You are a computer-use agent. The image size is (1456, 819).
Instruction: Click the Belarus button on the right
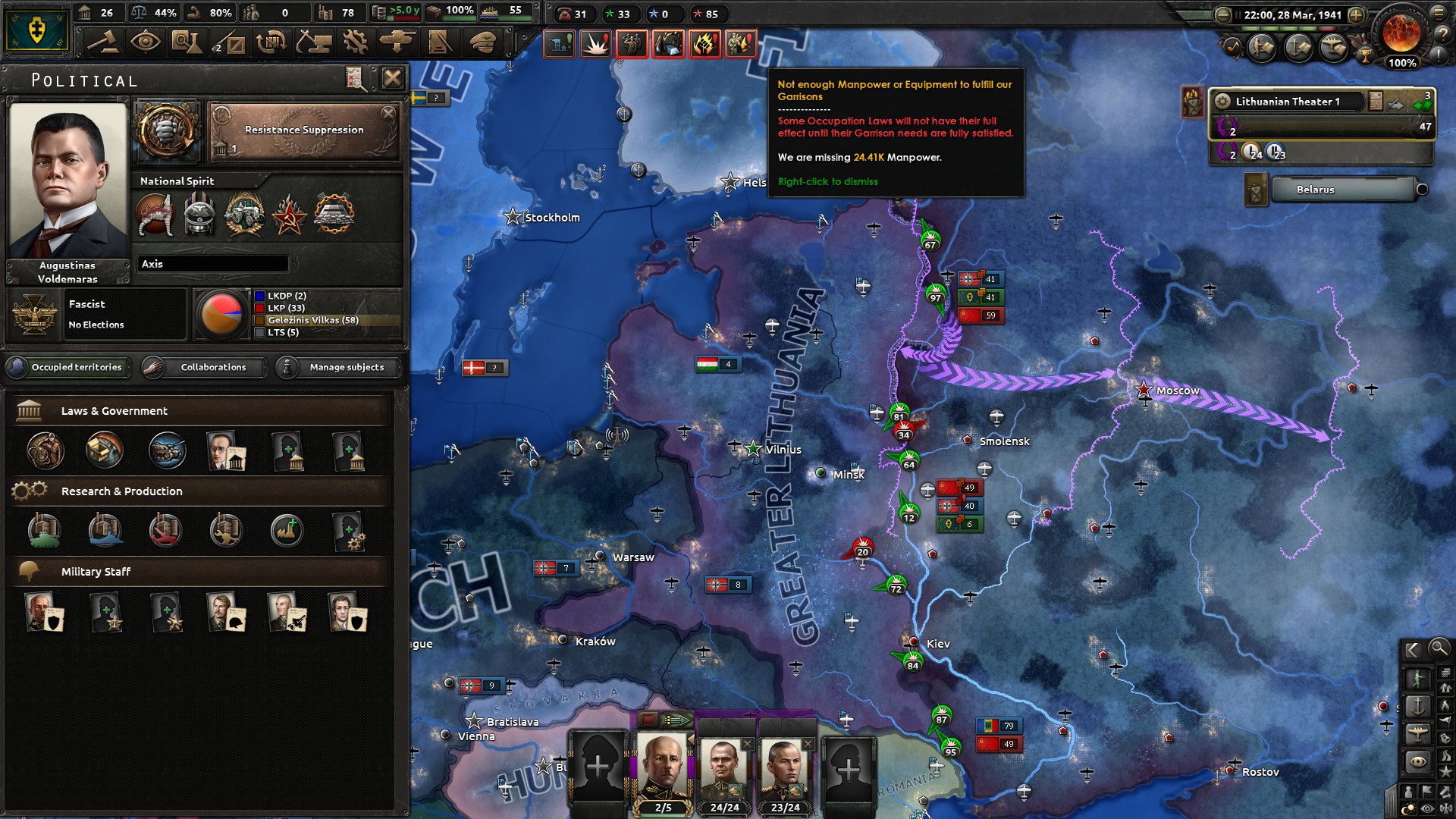(x=1345, y=190)
